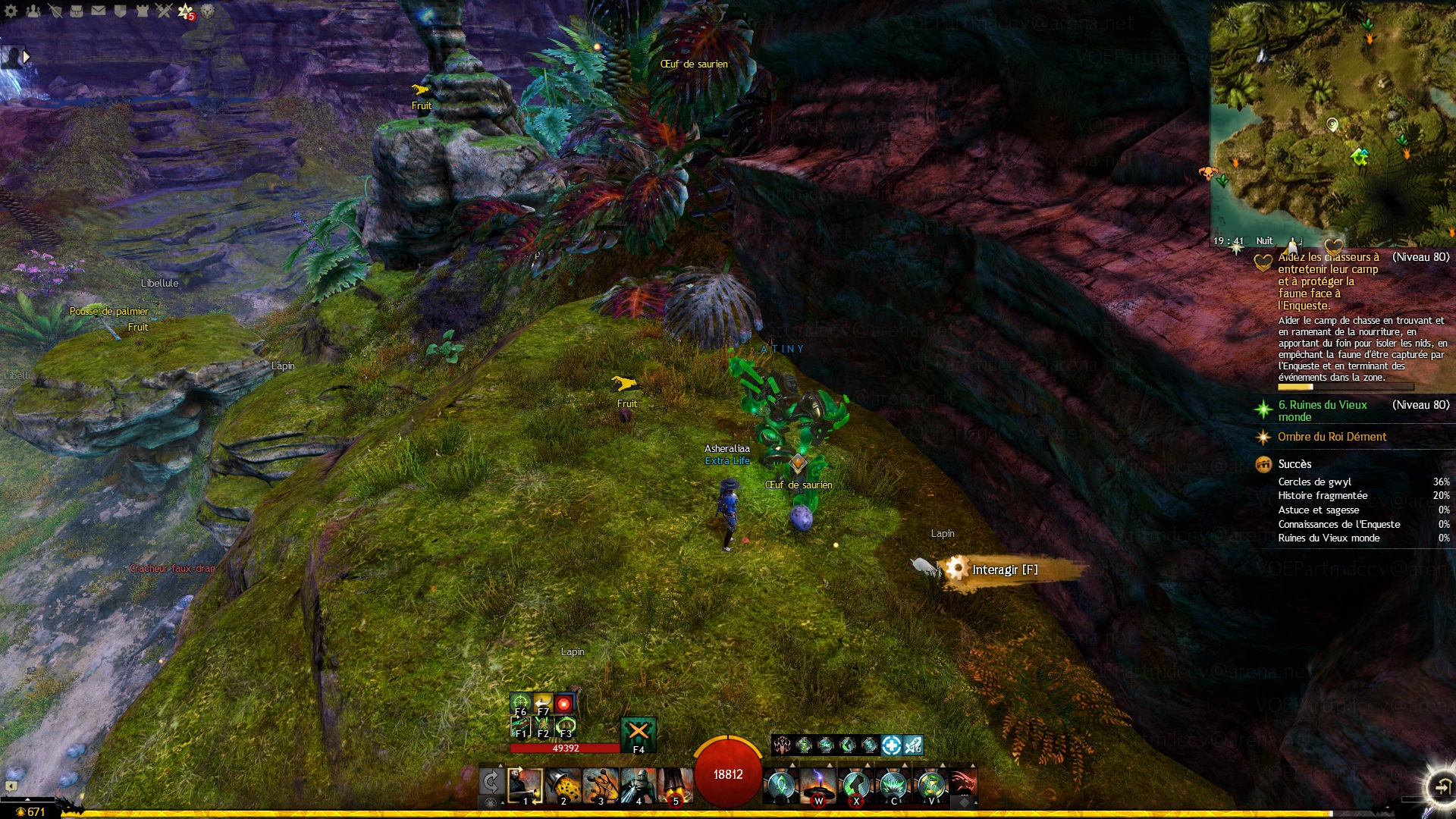Open the World vs World castle icon
Screen dimensions: 1456x819
tap(142, 11)
